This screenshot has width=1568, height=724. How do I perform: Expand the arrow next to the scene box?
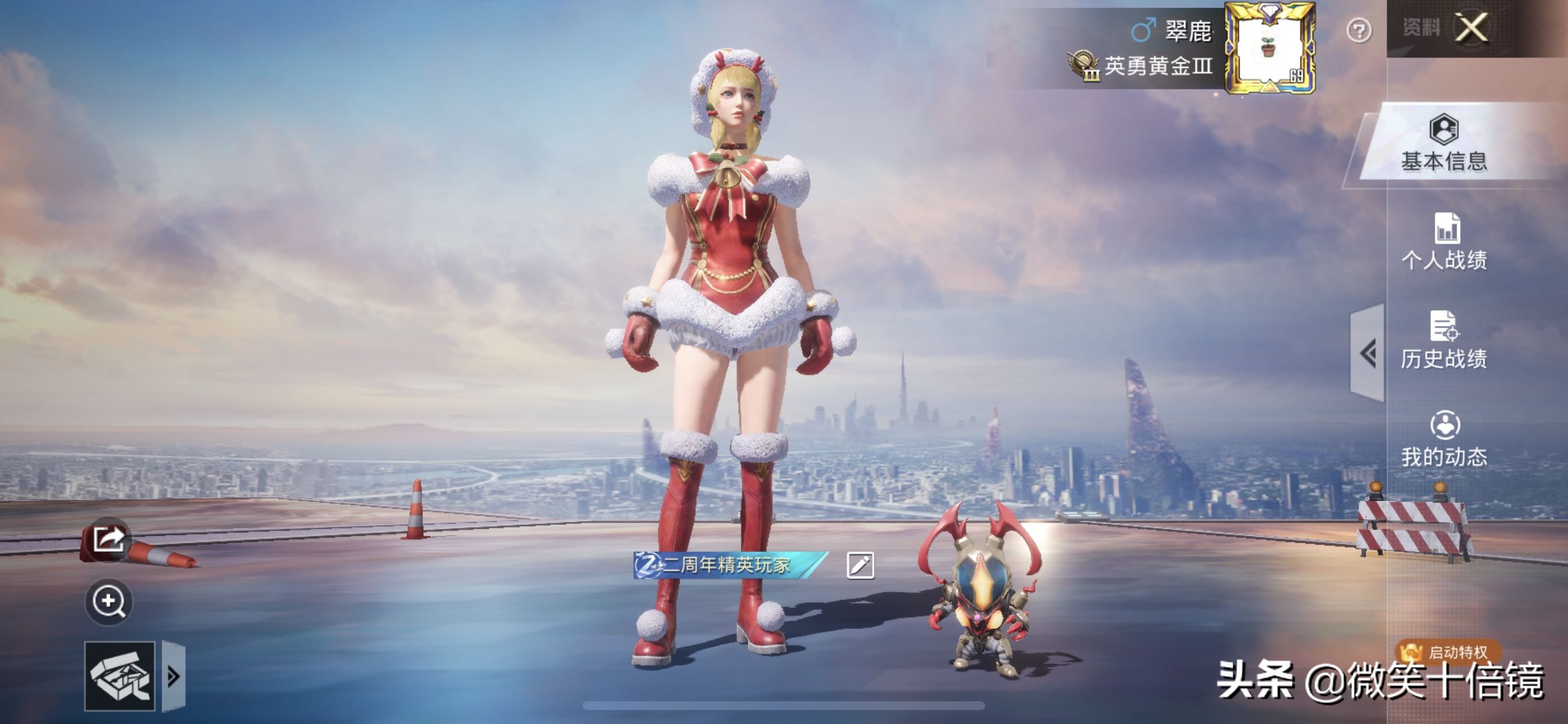(x=173, y=676)
